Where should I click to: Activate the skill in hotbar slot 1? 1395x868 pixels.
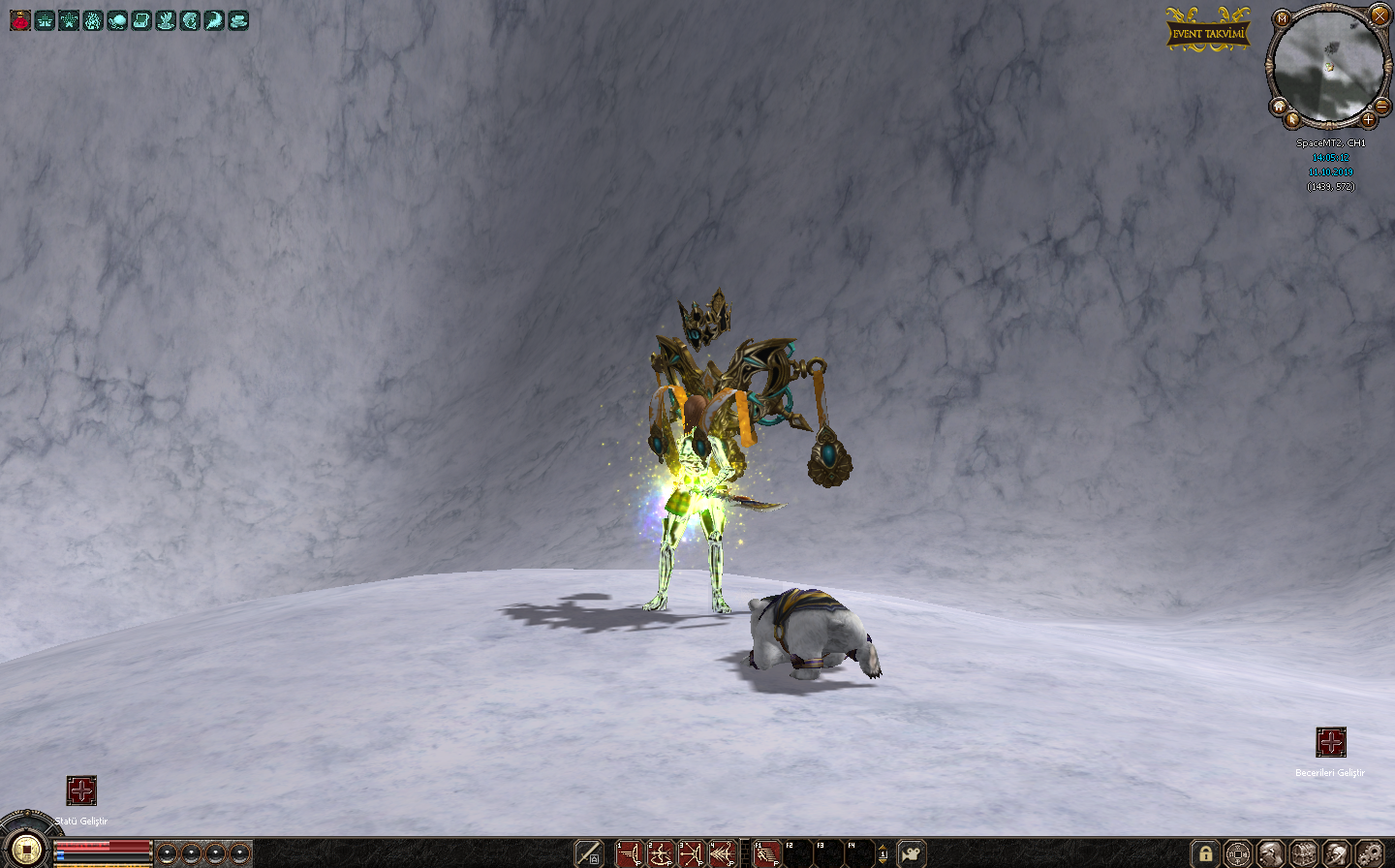(x=630, y=854)
